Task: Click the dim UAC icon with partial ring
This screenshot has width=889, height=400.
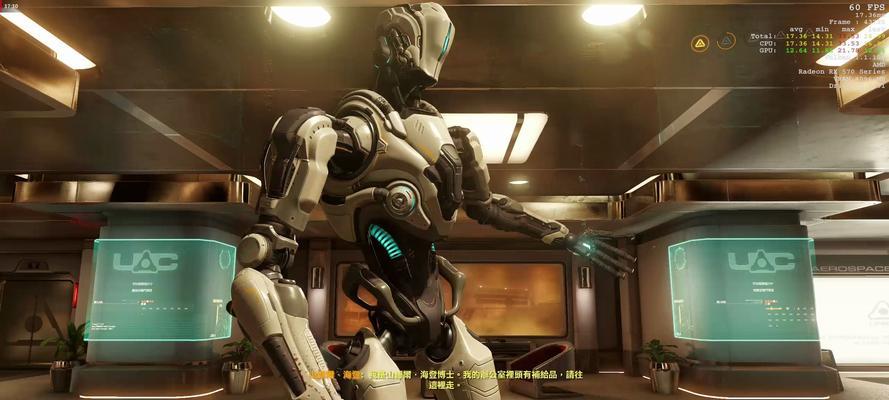Action: [727, 42]
